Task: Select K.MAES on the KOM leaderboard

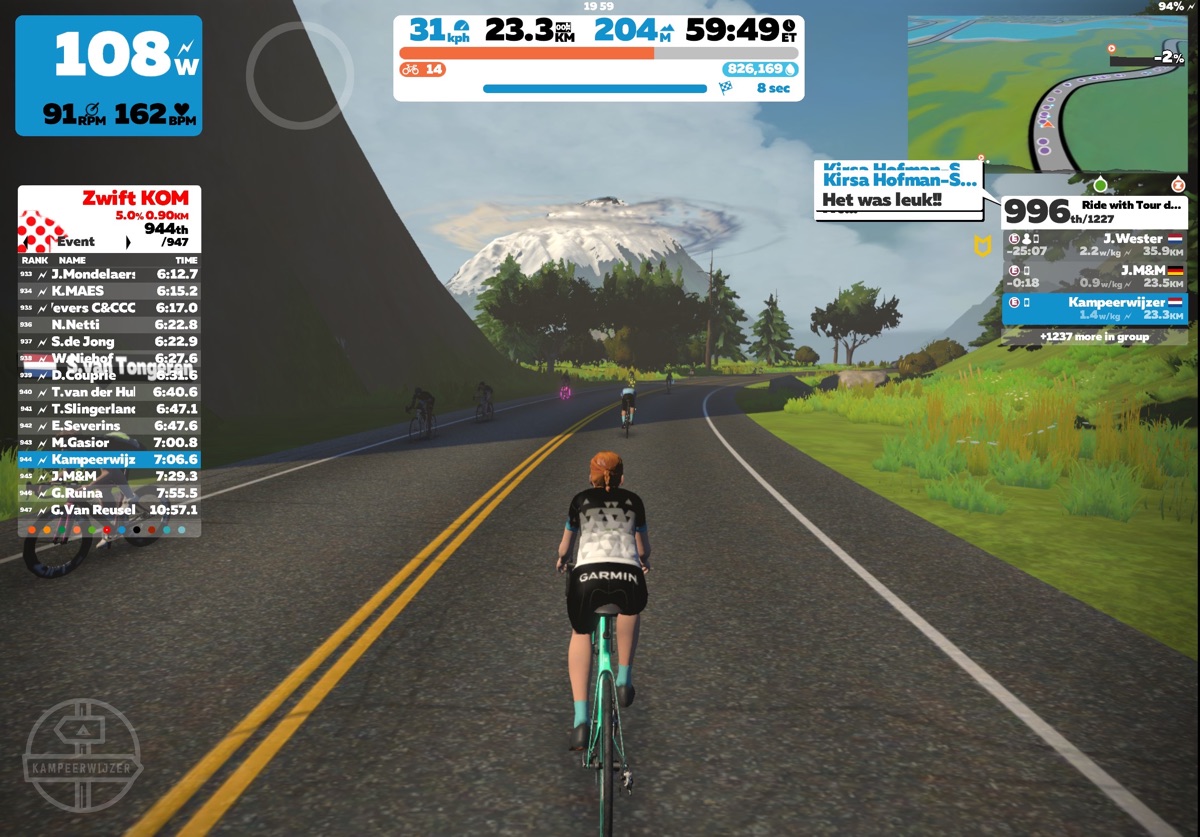Action: click(x=109, y=291)
